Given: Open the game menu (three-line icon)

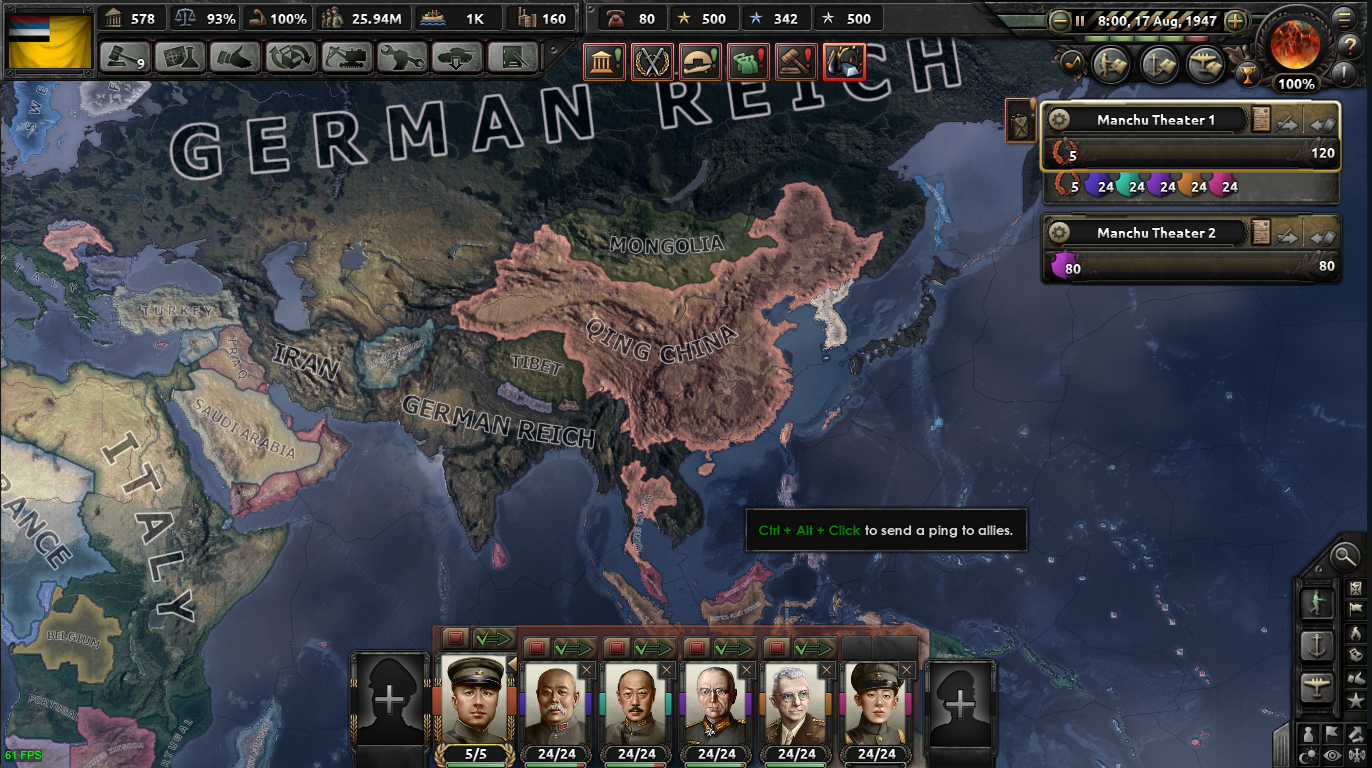Looking at the screenshot, I should click(x=1345, y=18).
